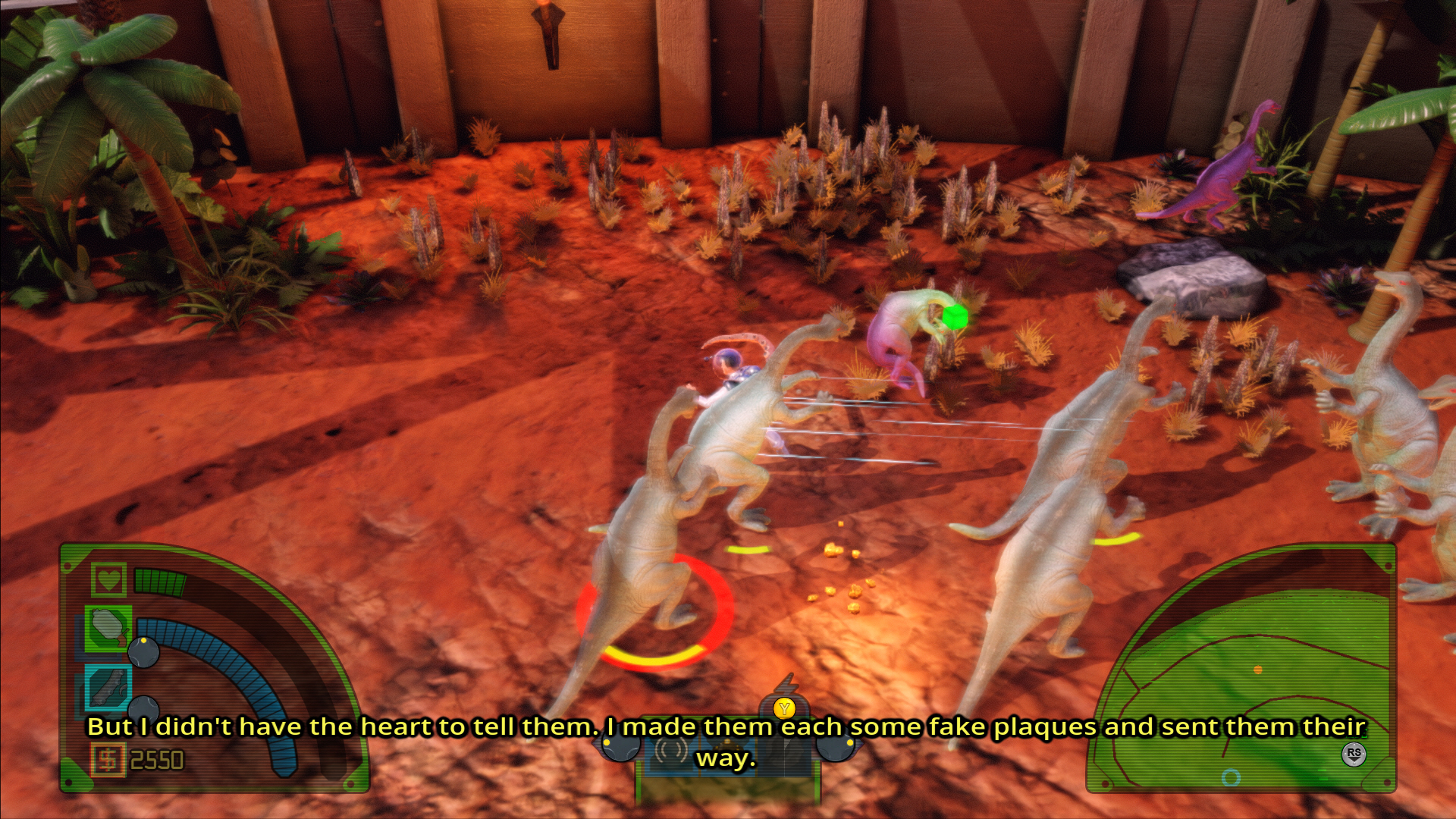Select the cyan rifle weapon slot

pos(108,687)
